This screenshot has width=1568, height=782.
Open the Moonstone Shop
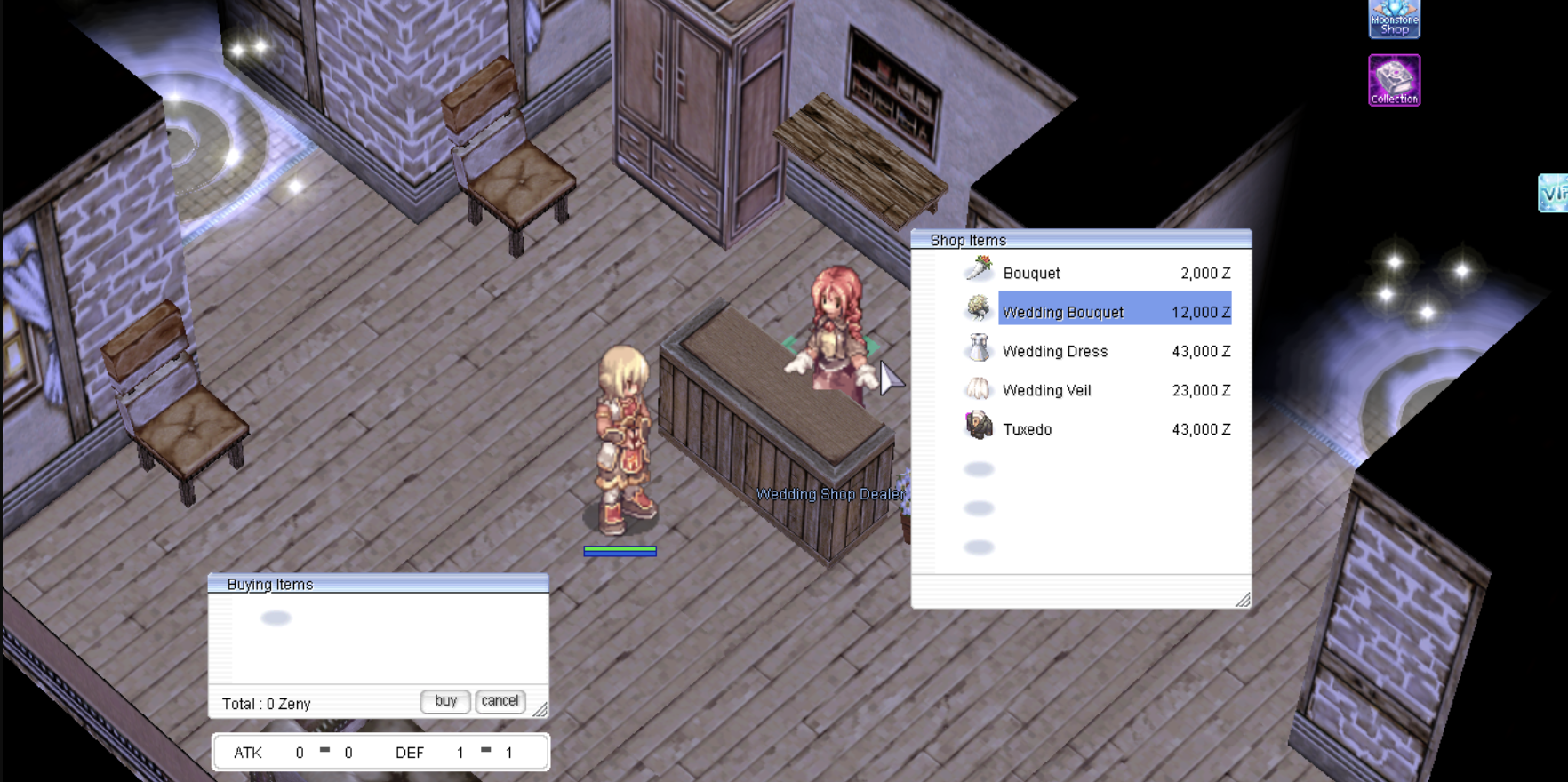1394,19
